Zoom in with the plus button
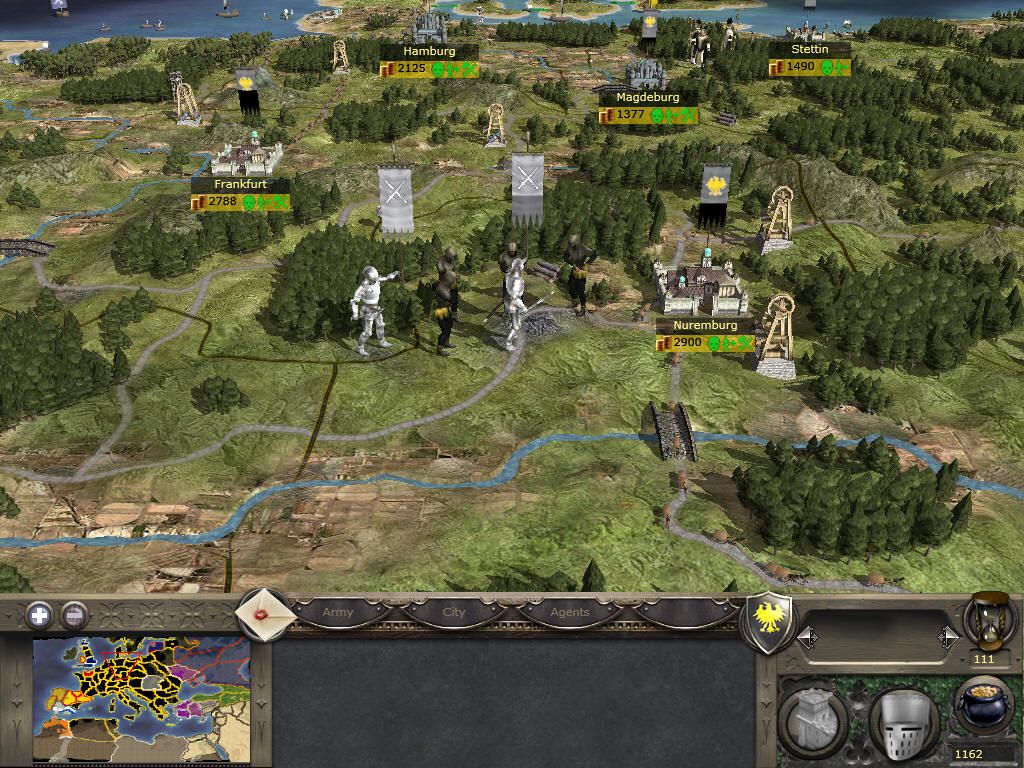 tap(39, 614)
